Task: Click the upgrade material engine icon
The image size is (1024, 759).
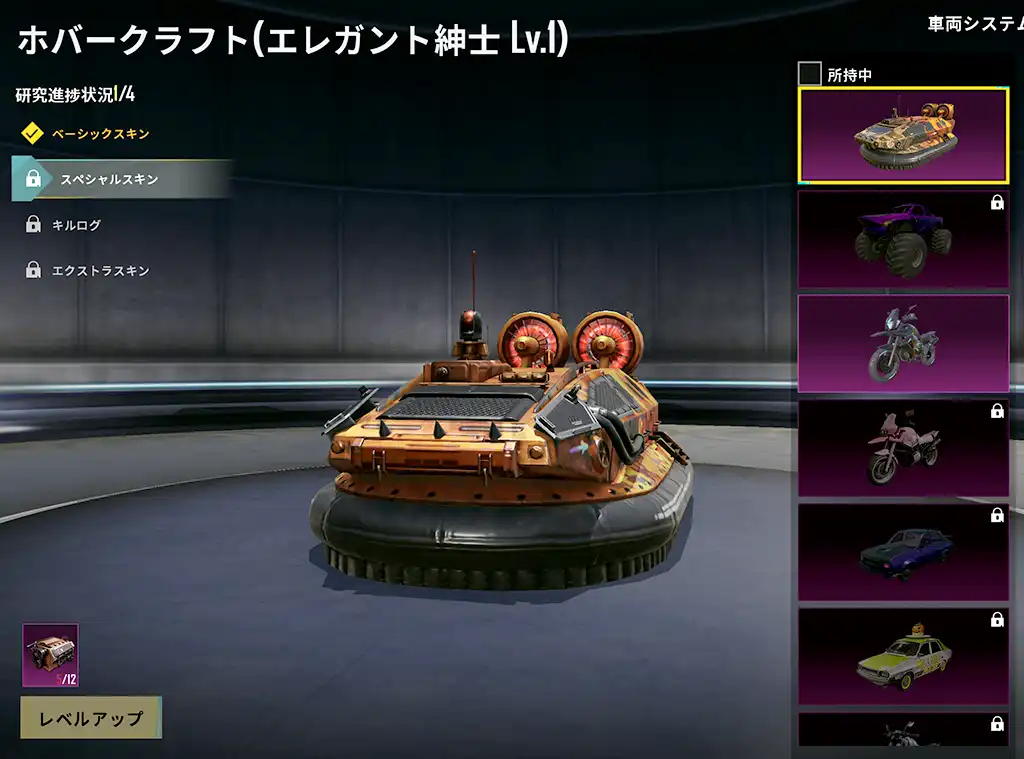Action: click(x=50, y=655)
